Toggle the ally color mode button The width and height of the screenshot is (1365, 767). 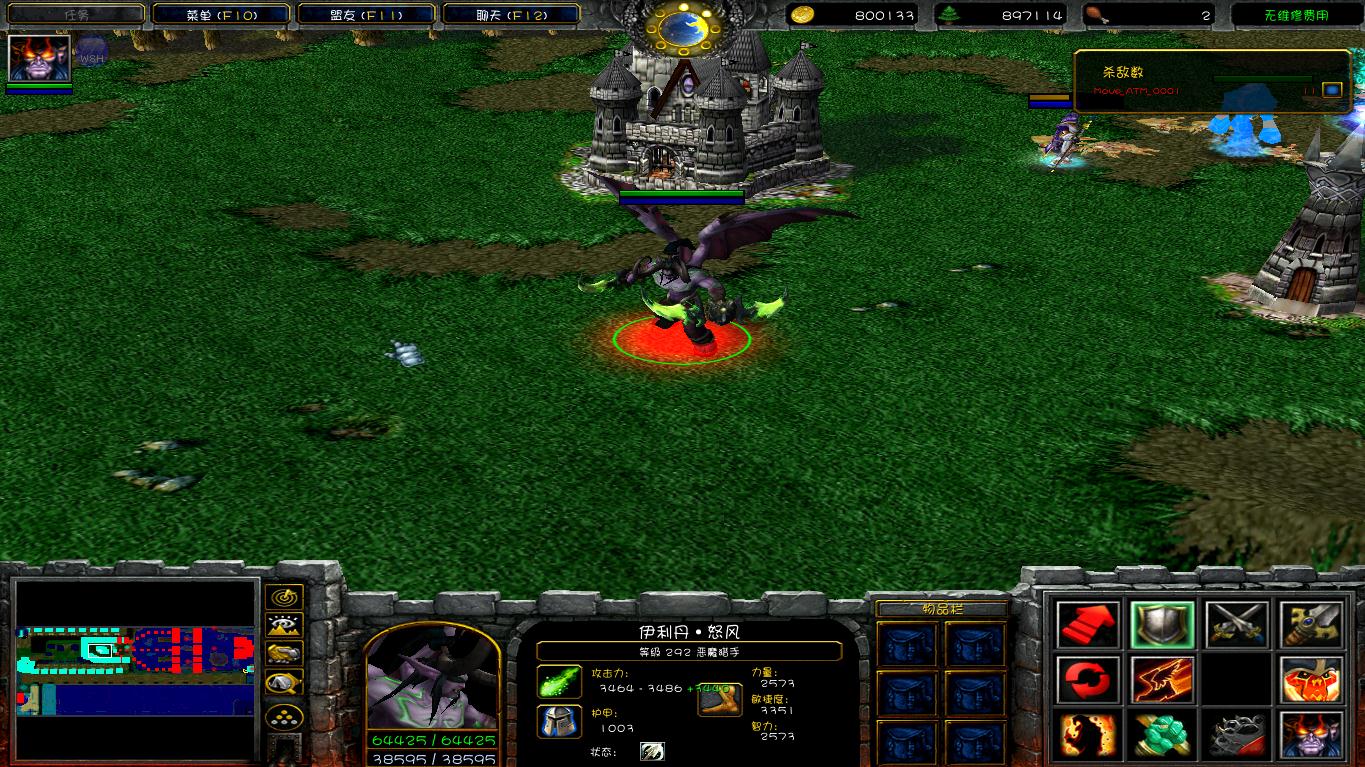285,655
